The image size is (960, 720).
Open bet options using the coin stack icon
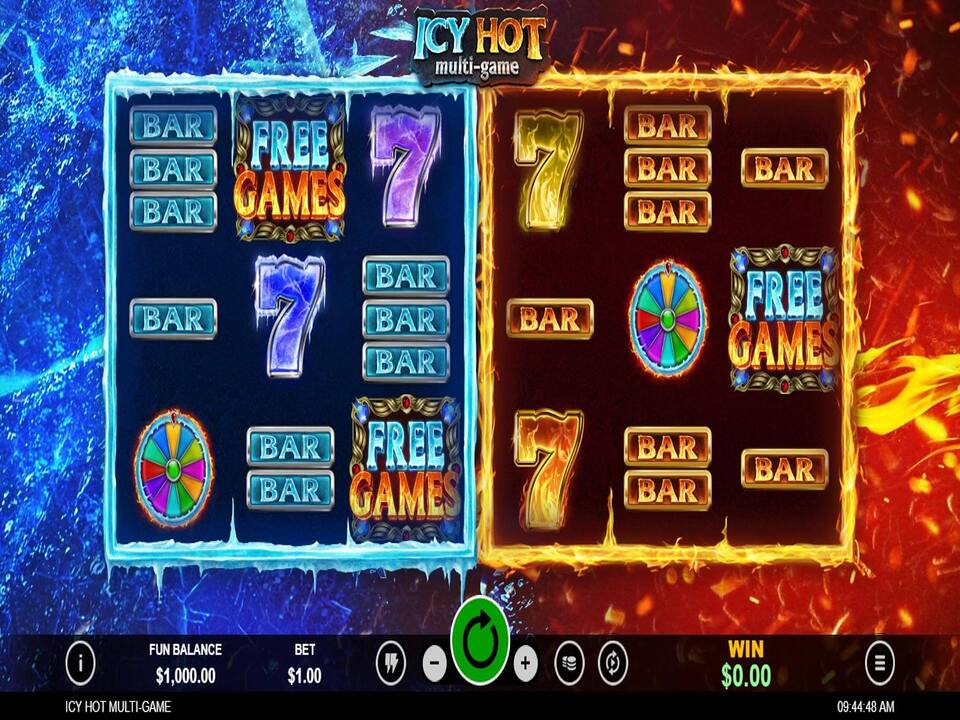569,662
